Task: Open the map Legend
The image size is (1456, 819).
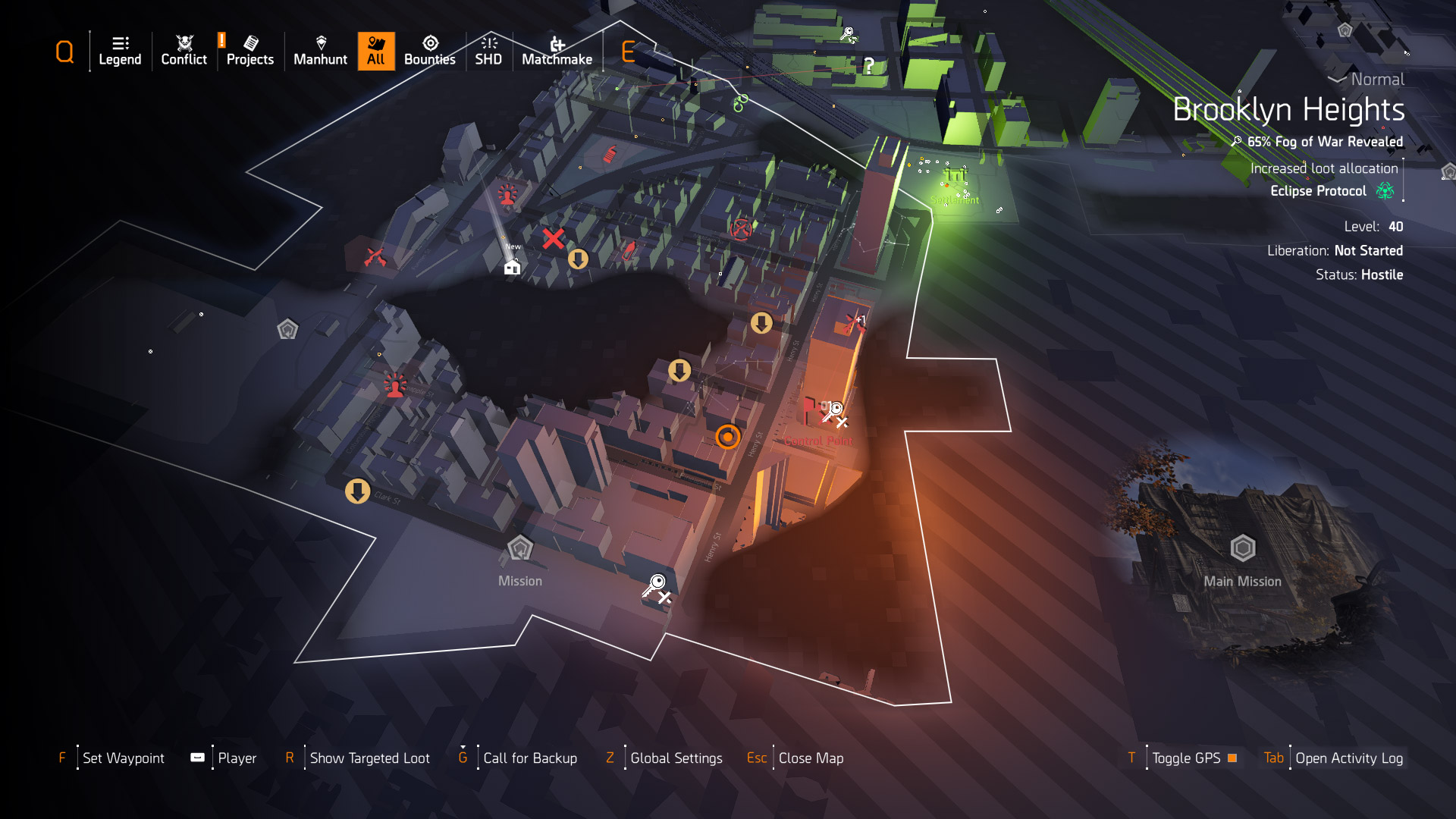Action: click(x=120, y=51)
